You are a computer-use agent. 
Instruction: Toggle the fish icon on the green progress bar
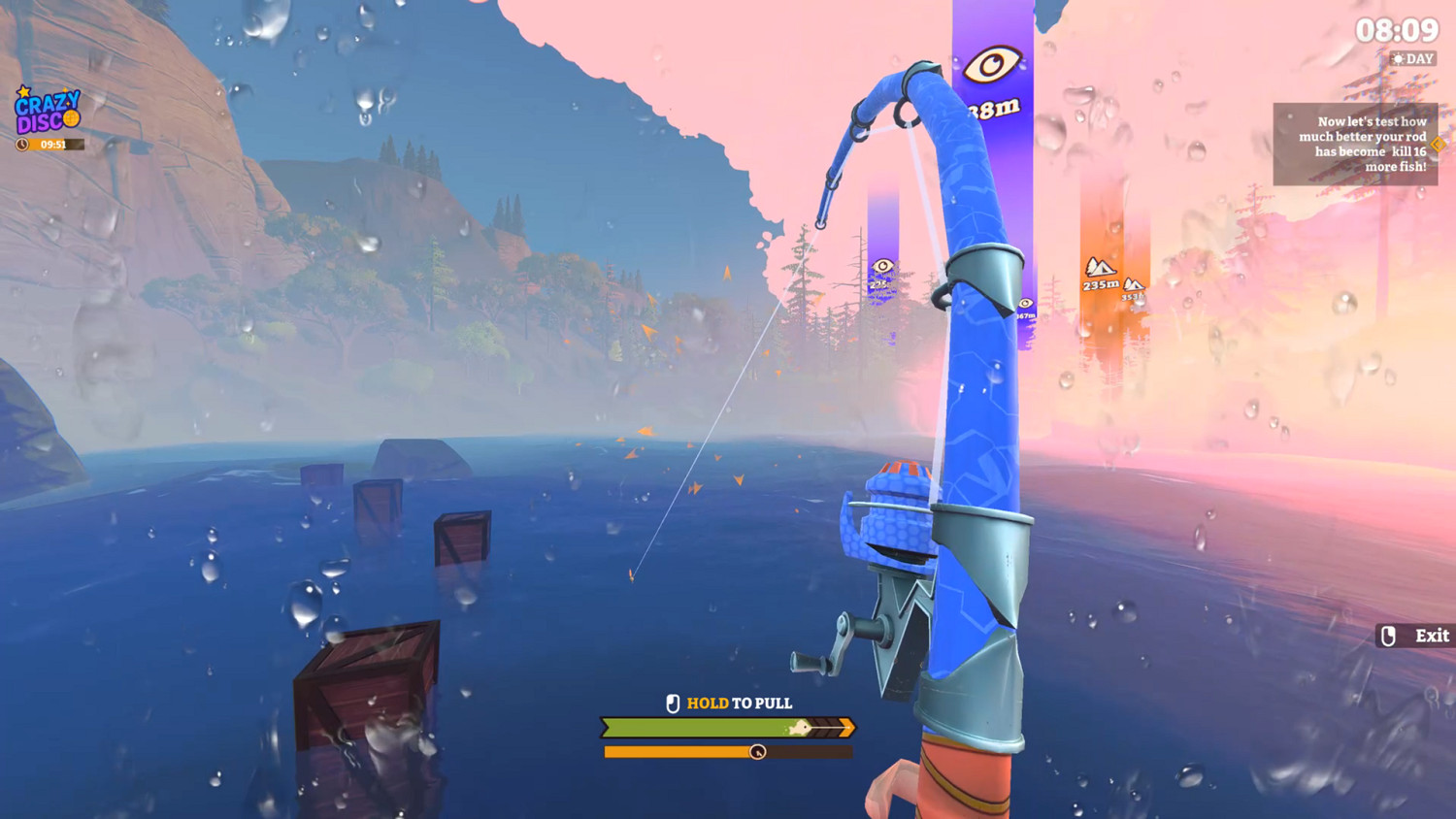point(800,727)
